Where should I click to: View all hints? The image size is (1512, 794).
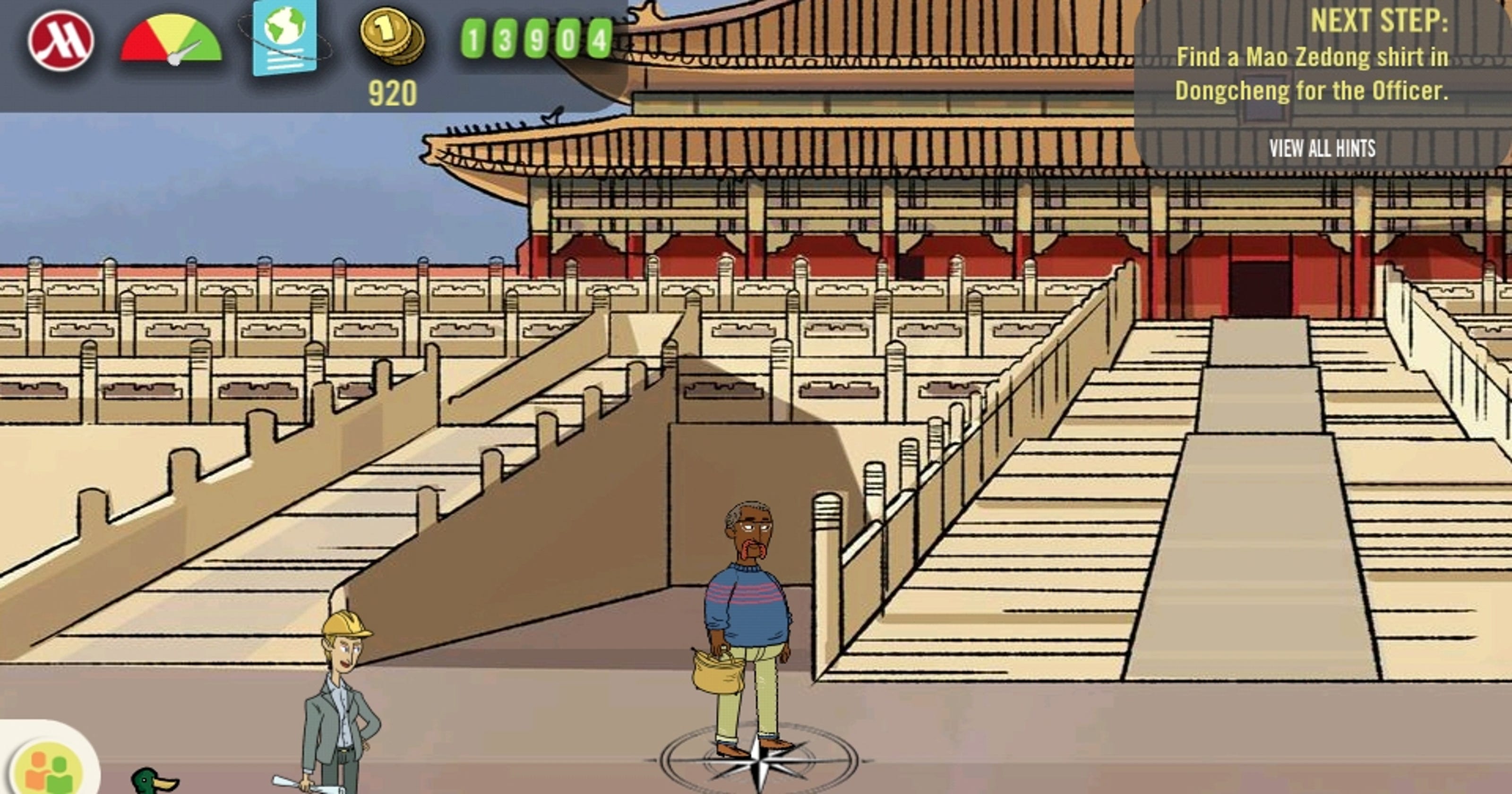click(x=1322, y=148)
